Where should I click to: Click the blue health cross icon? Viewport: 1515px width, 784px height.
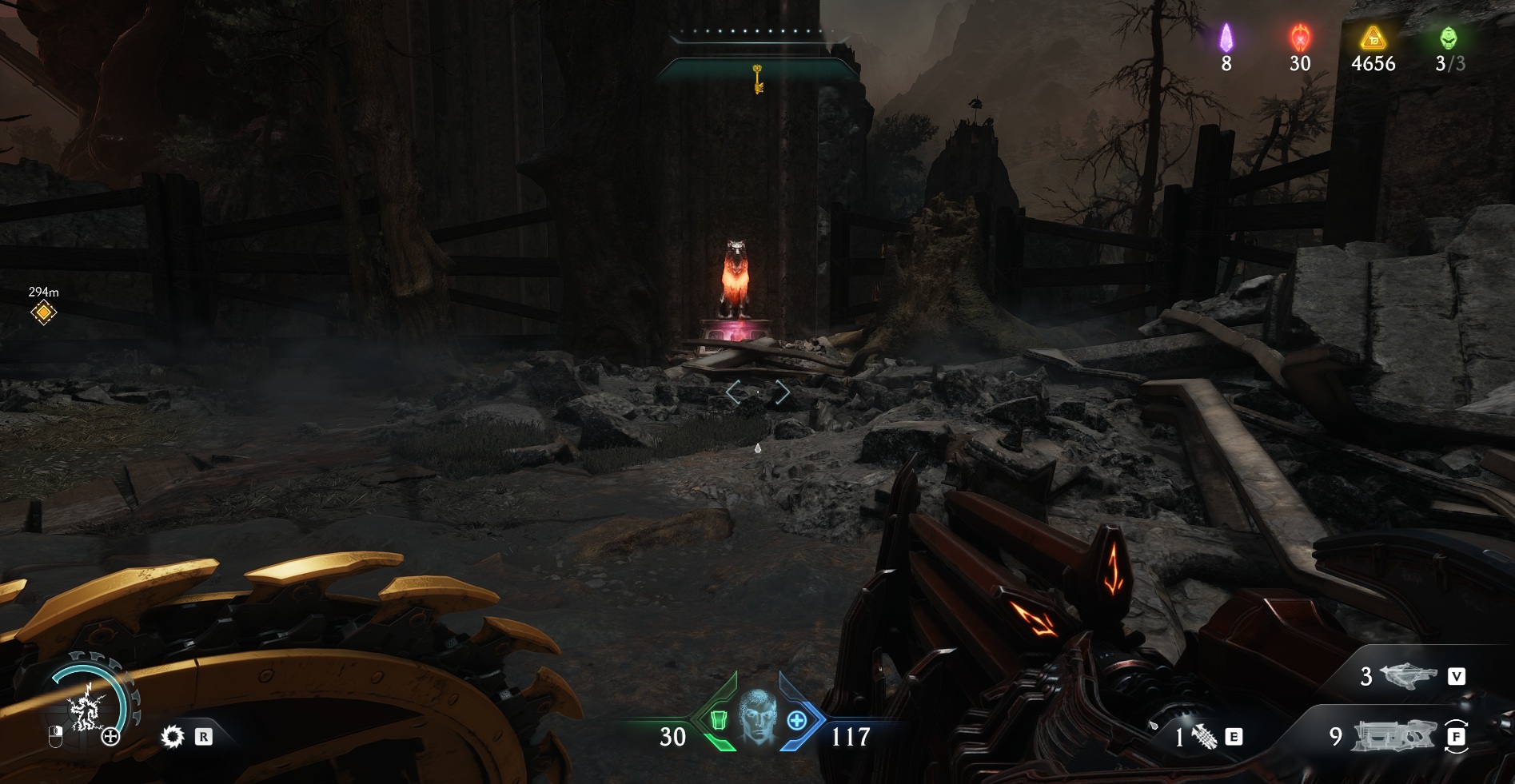pos(797,721)
